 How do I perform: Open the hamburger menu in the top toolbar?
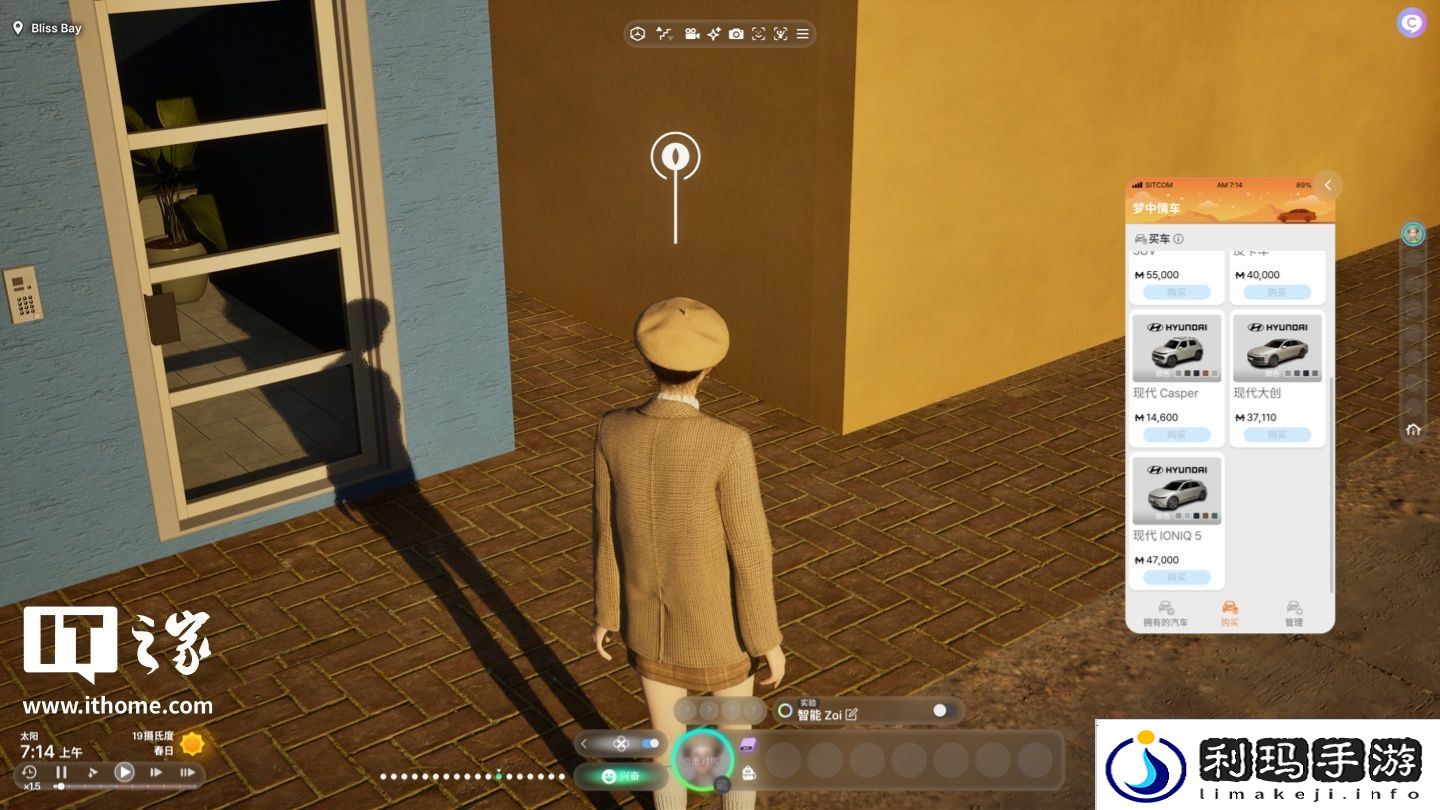coord(802,34)
